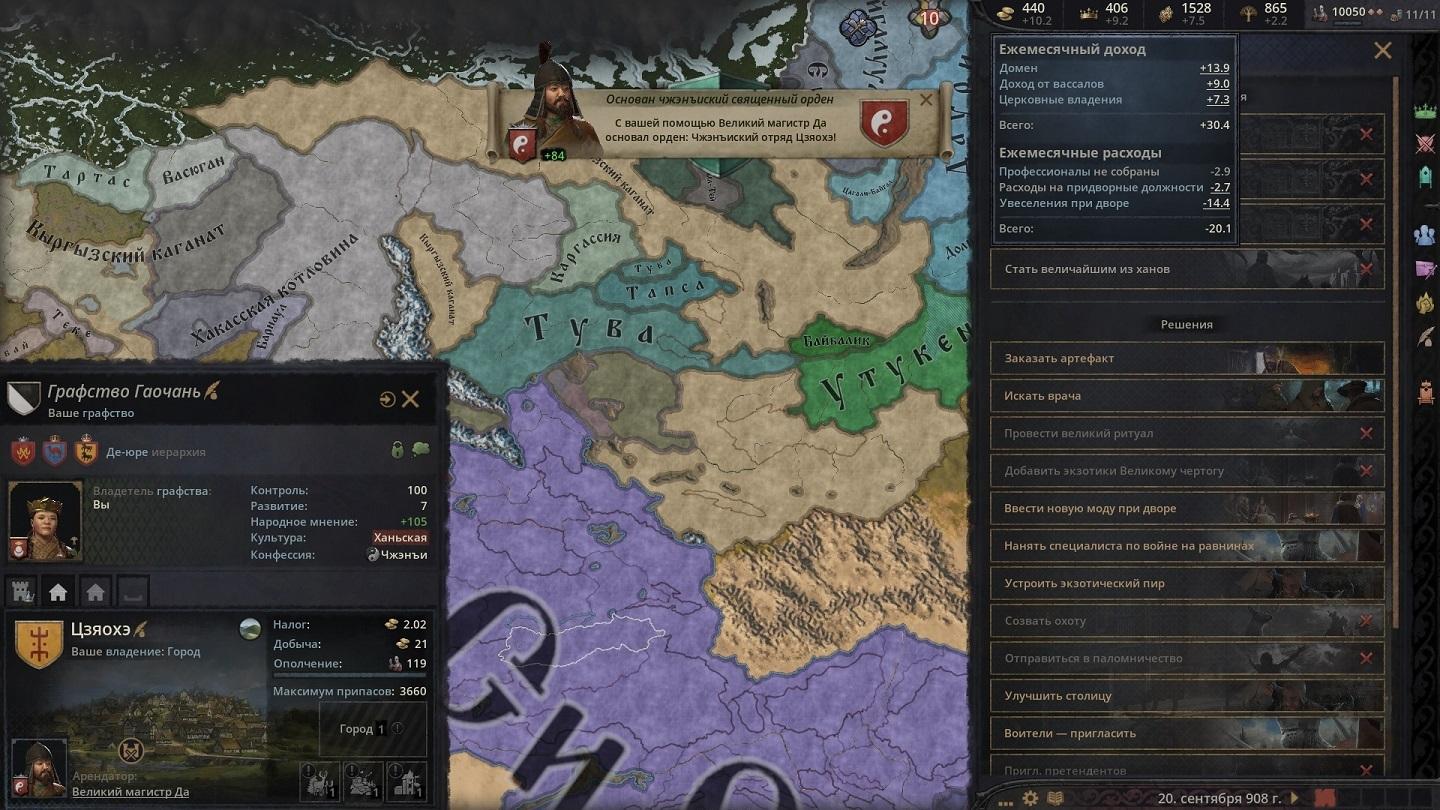1440x810 pixels.
Task: Open the Искать врача decision
Action: pyautogui.click(x=1187, y=396)
